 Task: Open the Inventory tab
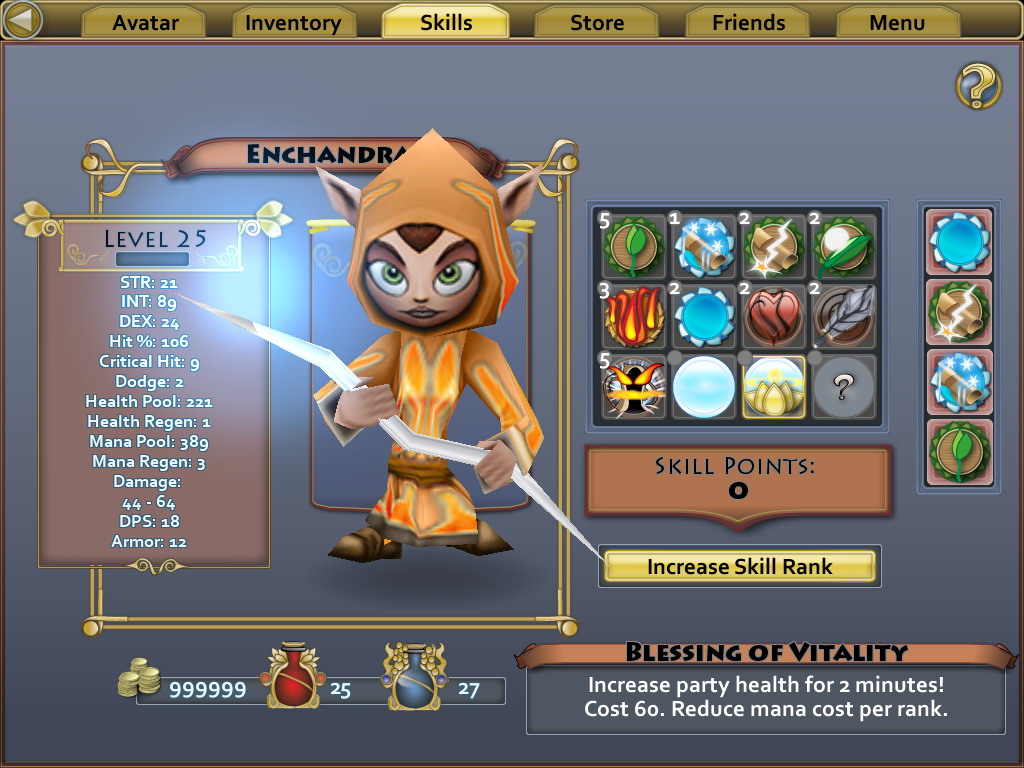[x=293, y=22]
